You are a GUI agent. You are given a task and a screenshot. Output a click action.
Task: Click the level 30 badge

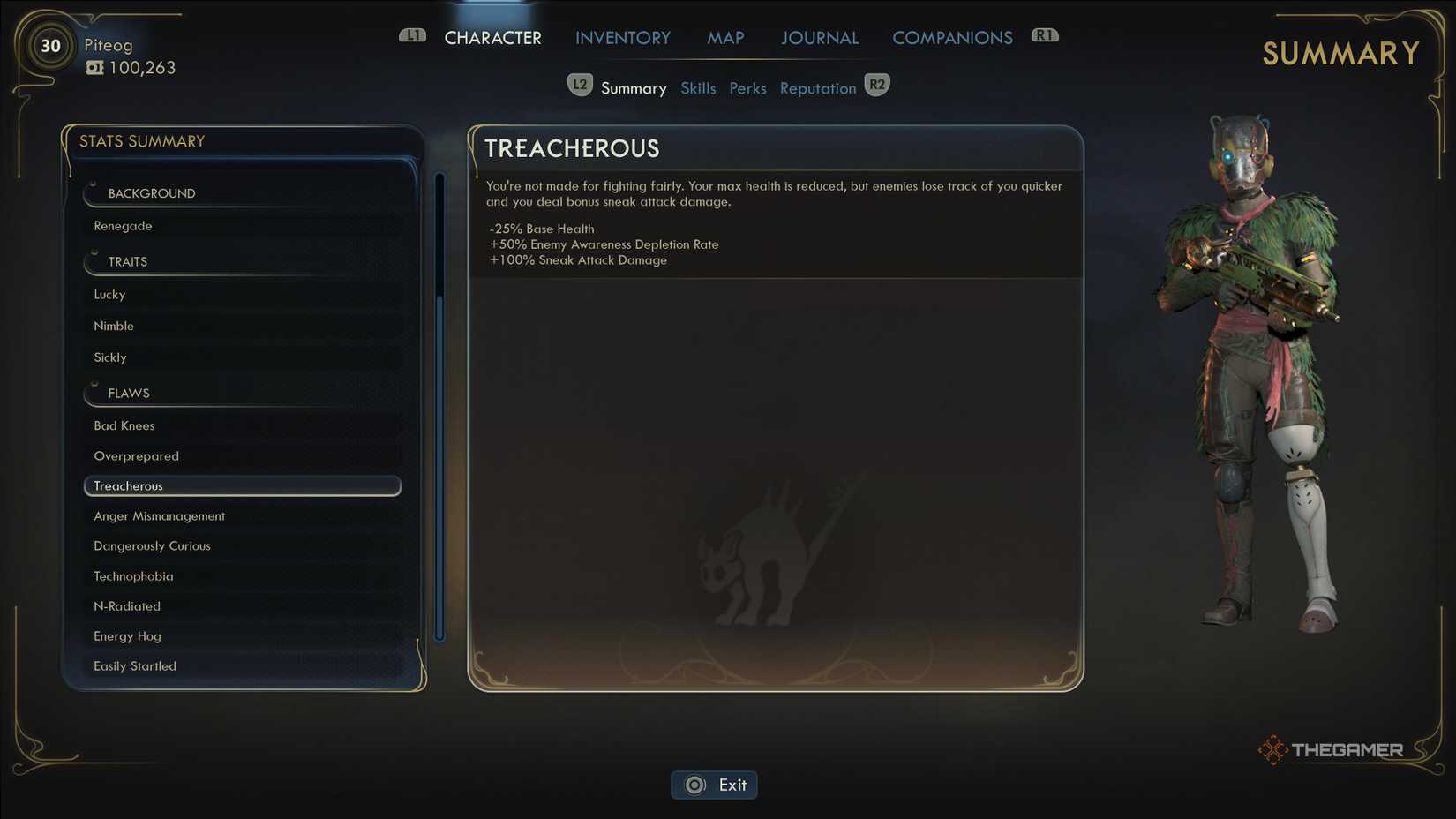pyautogui.click(x=49, y=46)
